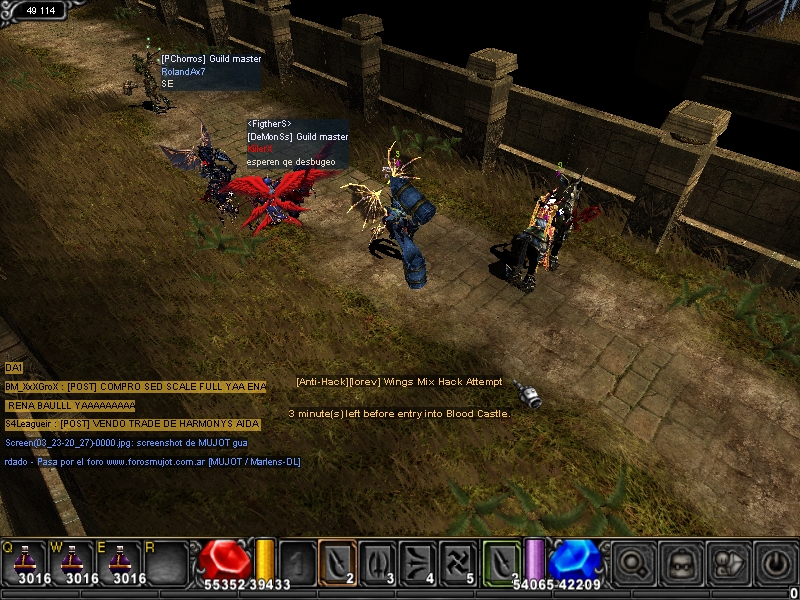Click the power system menu button
The height and width of the screenshot is (600, 800).
(x=774, y=562)
